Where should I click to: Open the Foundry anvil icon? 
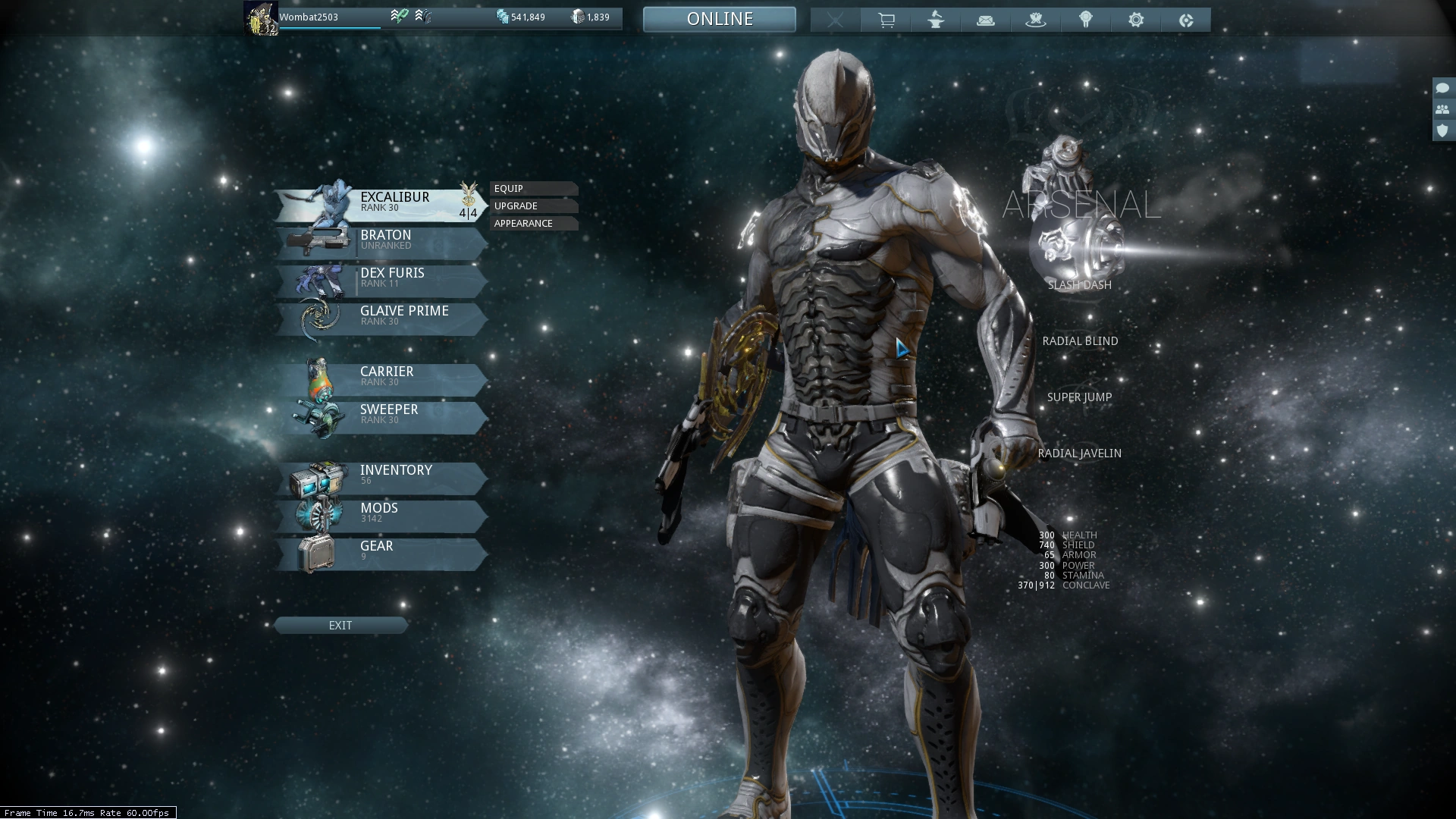(x=936, y=20)
